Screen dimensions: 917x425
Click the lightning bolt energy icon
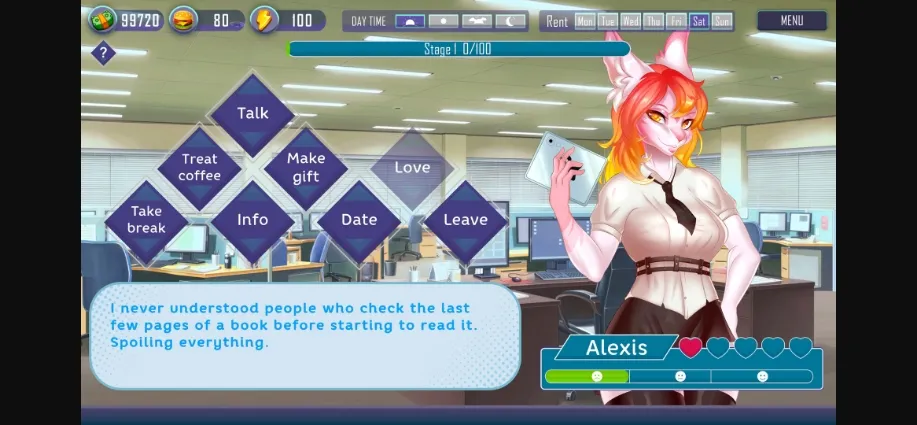click(x=263, y=19)
